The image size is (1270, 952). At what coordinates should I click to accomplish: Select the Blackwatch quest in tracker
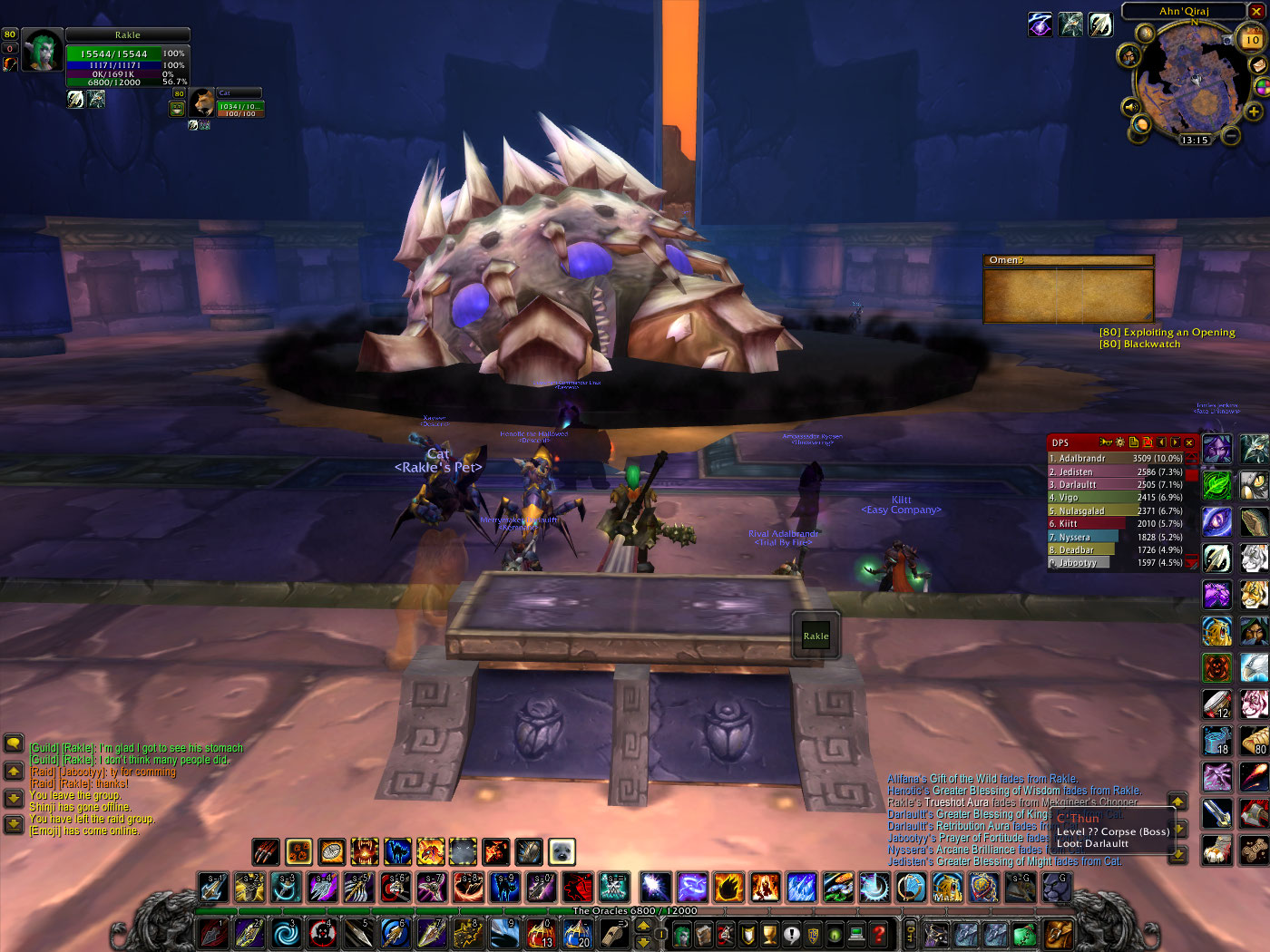1139,345
